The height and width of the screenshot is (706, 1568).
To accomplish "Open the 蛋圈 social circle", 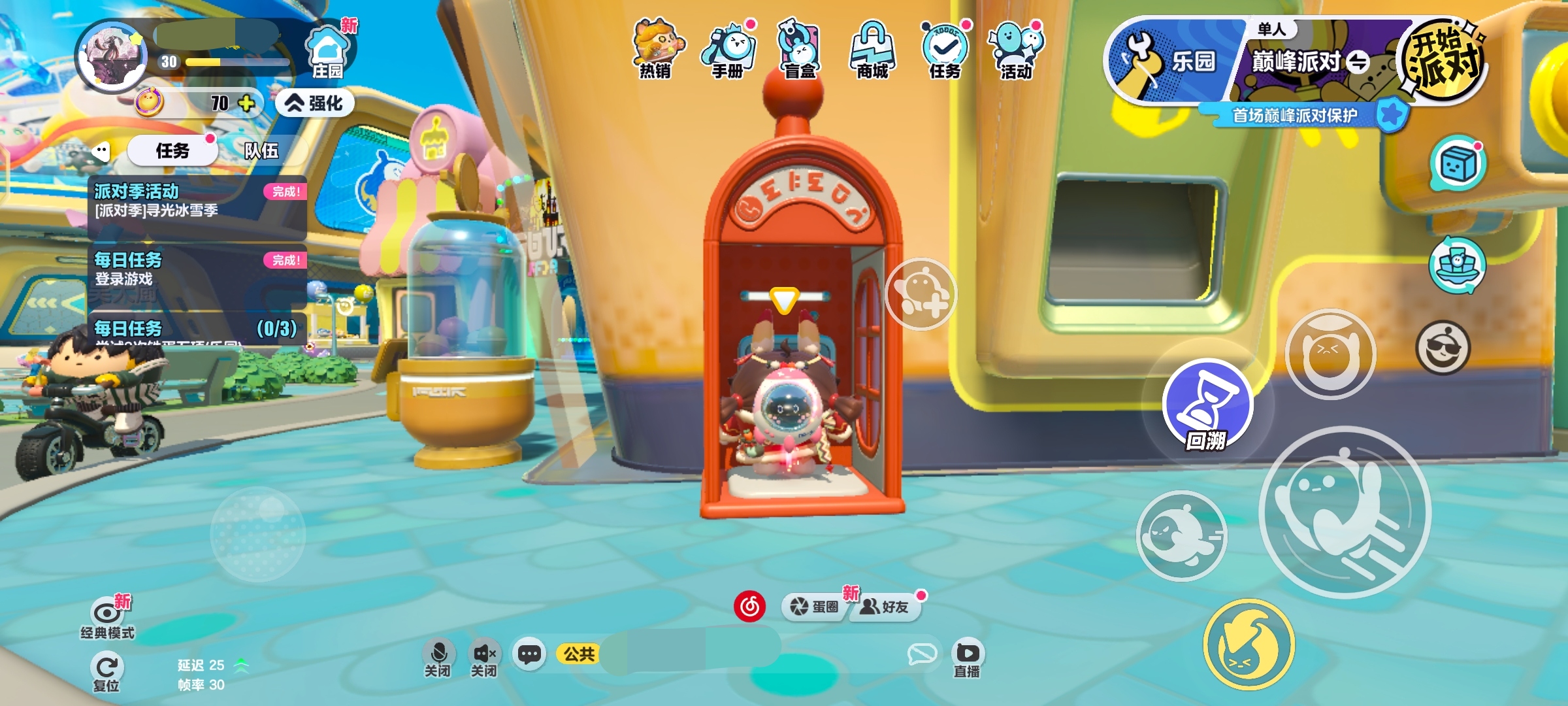I will tap(814, 607).
